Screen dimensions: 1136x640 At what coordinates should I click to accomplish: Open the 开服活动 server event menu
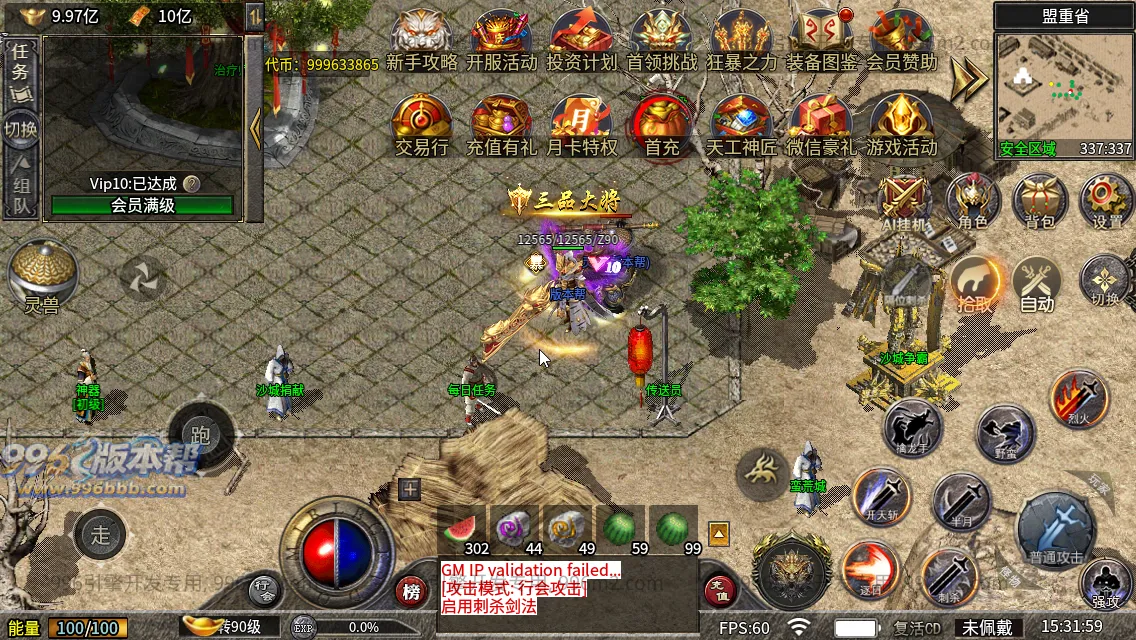tap(501, 40)
